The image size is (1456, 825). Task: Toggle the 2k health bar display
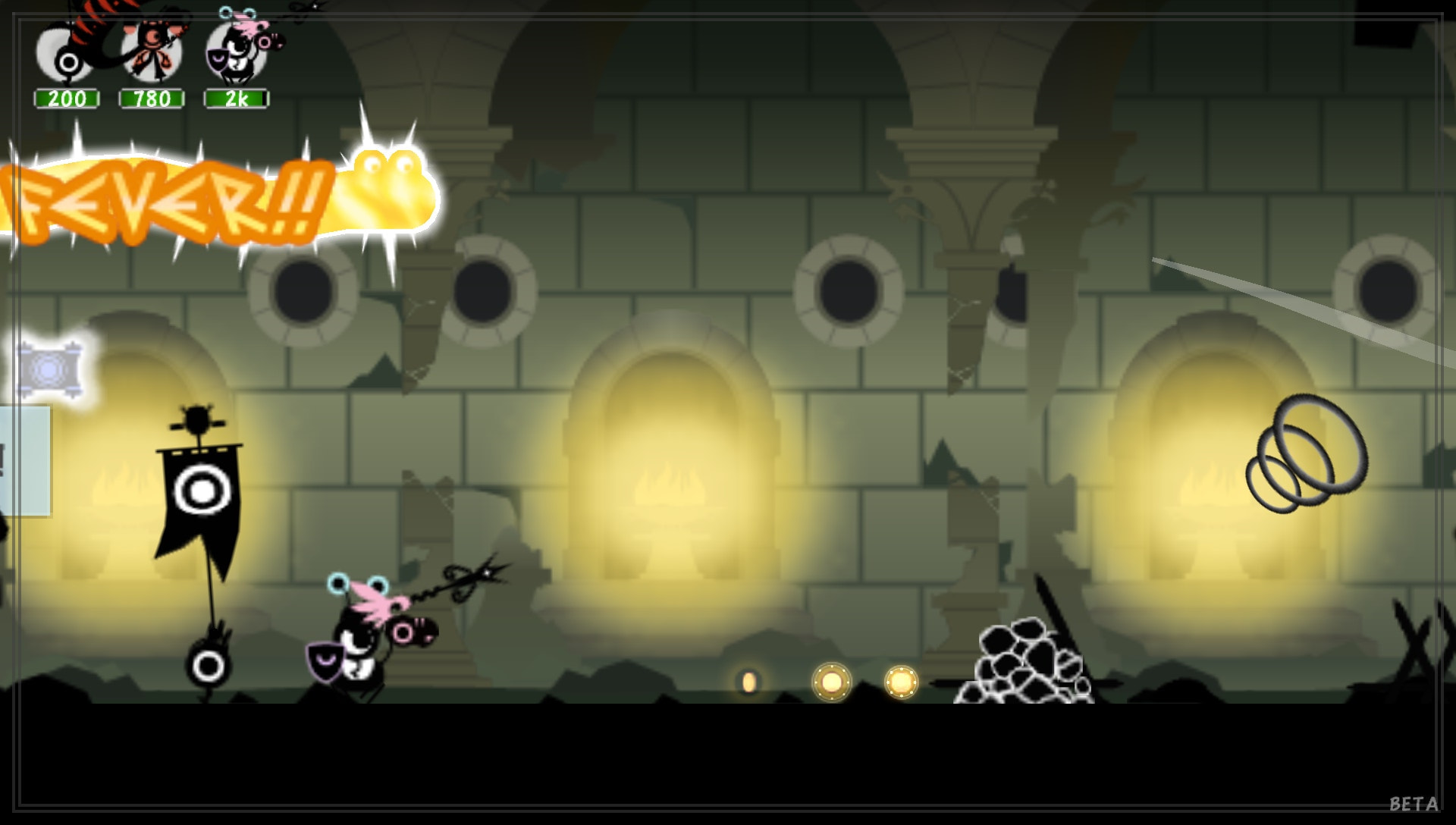(237, 98)
